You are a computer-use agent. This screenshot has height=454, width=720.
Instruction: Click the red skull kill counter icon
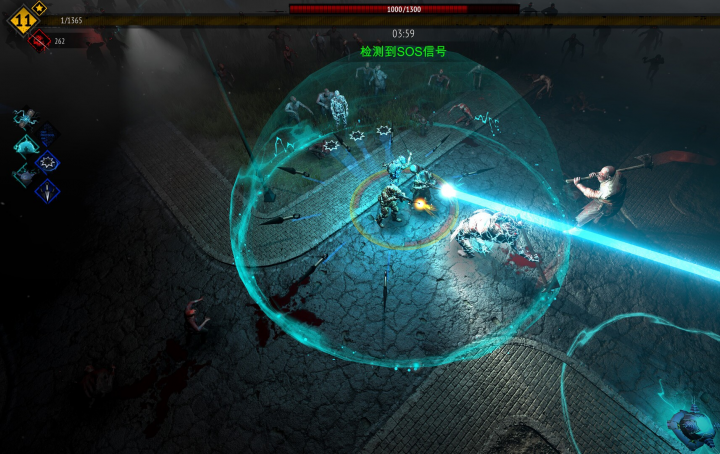pos(40,40)
